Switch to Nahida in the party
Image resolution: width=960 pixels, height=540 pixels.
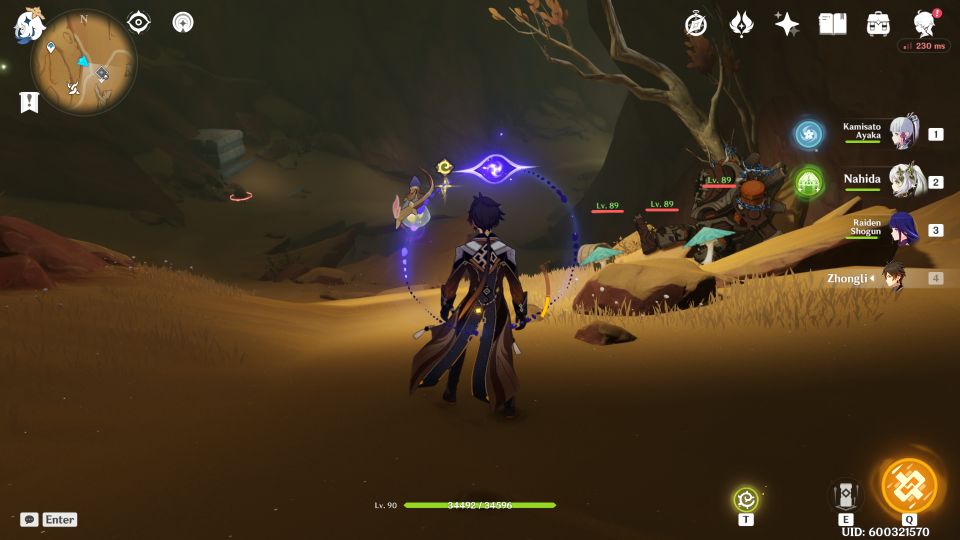pyautogui.click(x=903, y=182)
